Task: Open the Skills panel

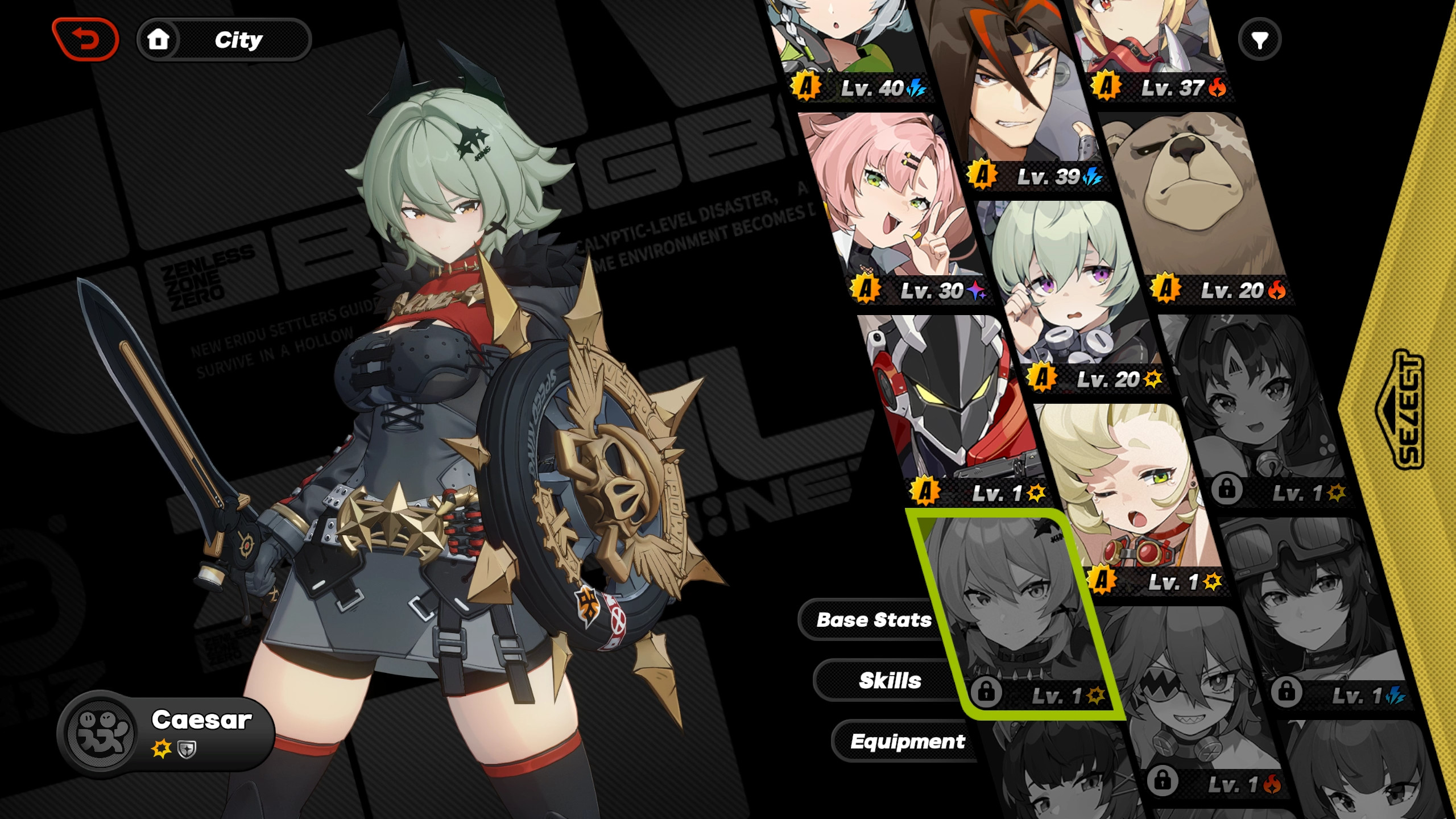Action: [891, 680]
